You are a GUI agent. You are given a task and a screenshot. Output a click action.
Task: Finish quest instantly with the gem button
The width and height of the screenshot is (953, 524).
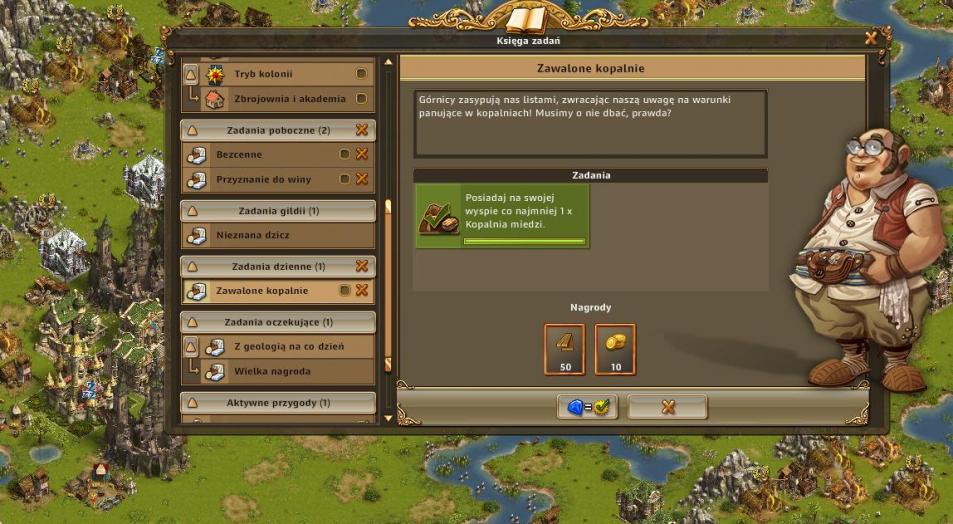pos(588,407)
